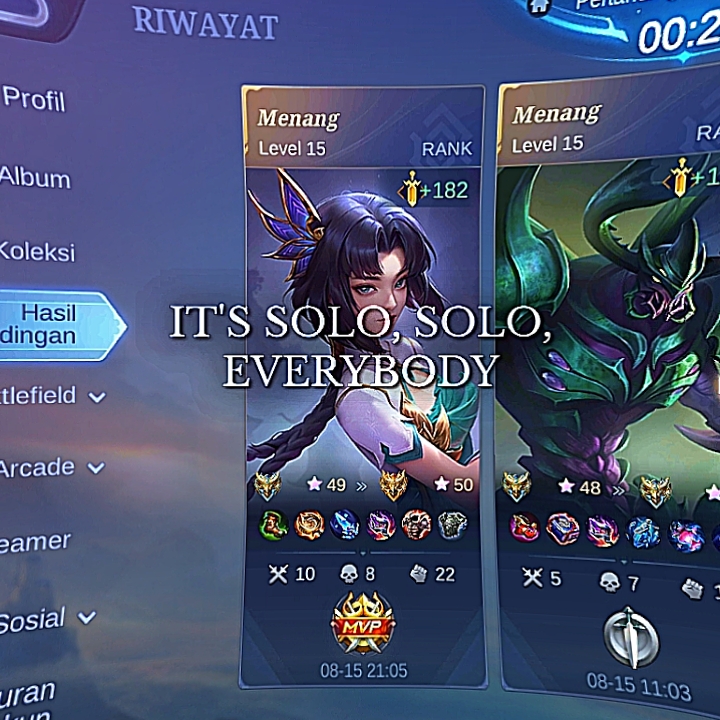Open the Profil menu entry
720x720 pixels.
coord(33,99)
